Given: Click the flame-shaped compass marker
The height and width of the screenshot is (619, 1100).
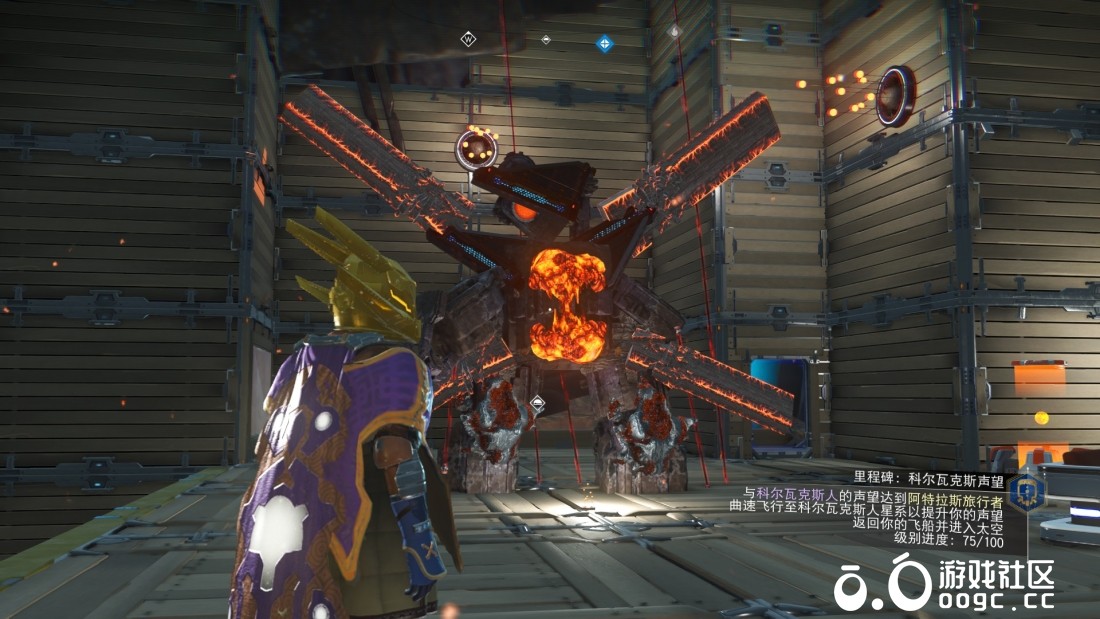Looking at the screenshot, I should (x=674, y=32).
